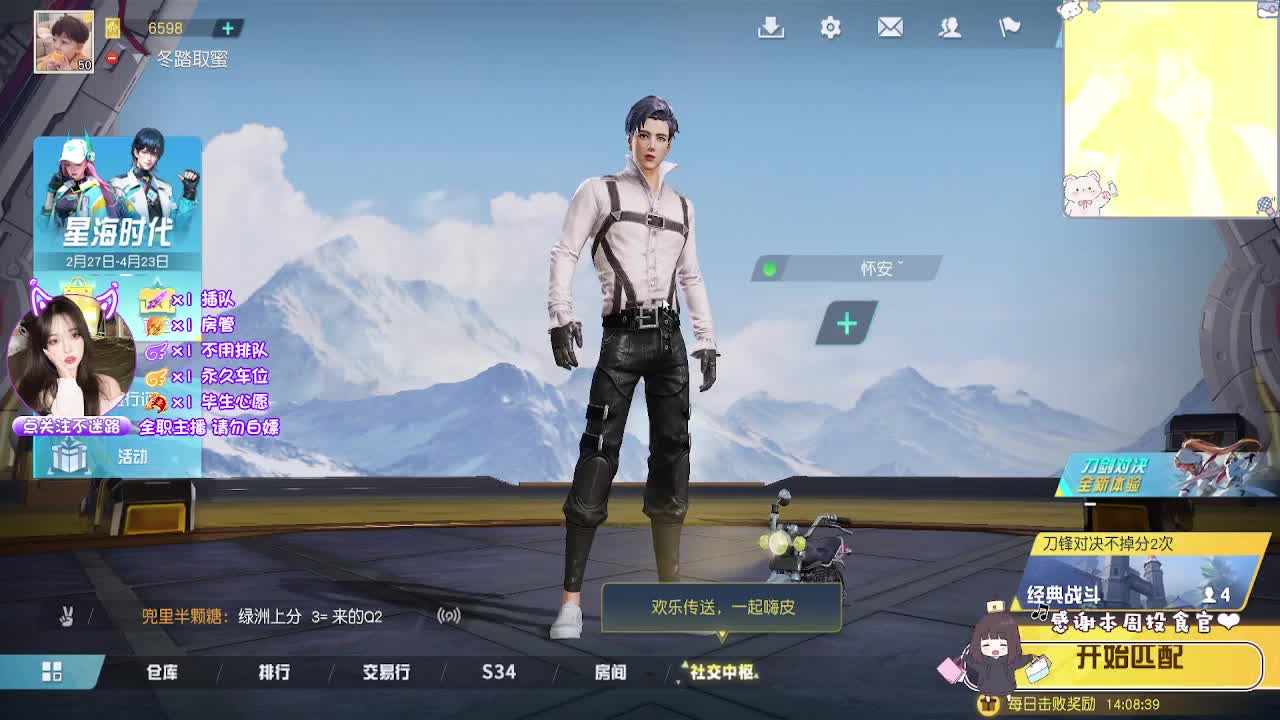Switch to the 仓库 tab
This screenshot has width=1280, height=720.
[x=162, y=673]
